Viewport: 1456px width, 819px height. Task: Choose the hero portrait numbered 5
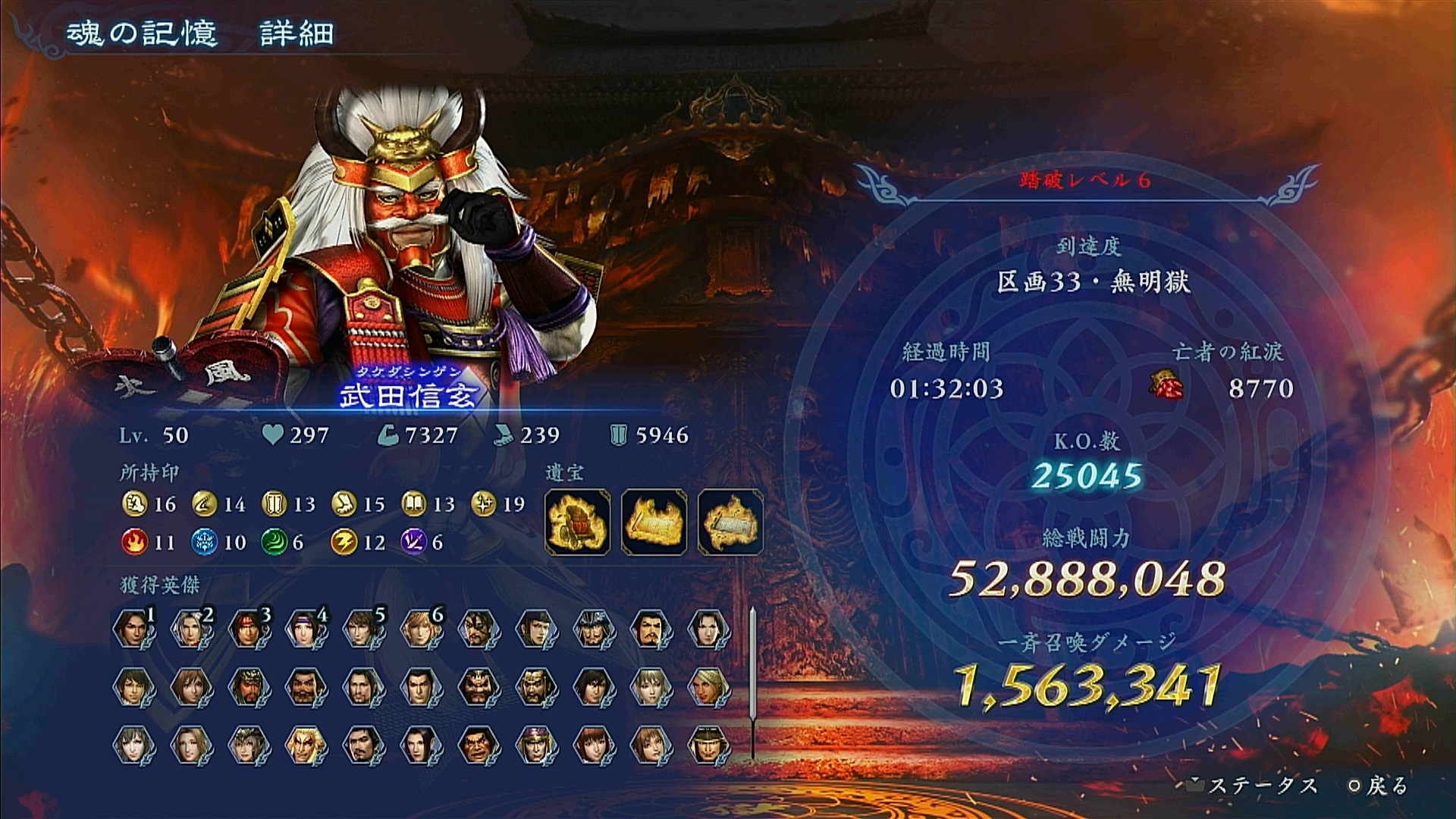tap(363, 629)
